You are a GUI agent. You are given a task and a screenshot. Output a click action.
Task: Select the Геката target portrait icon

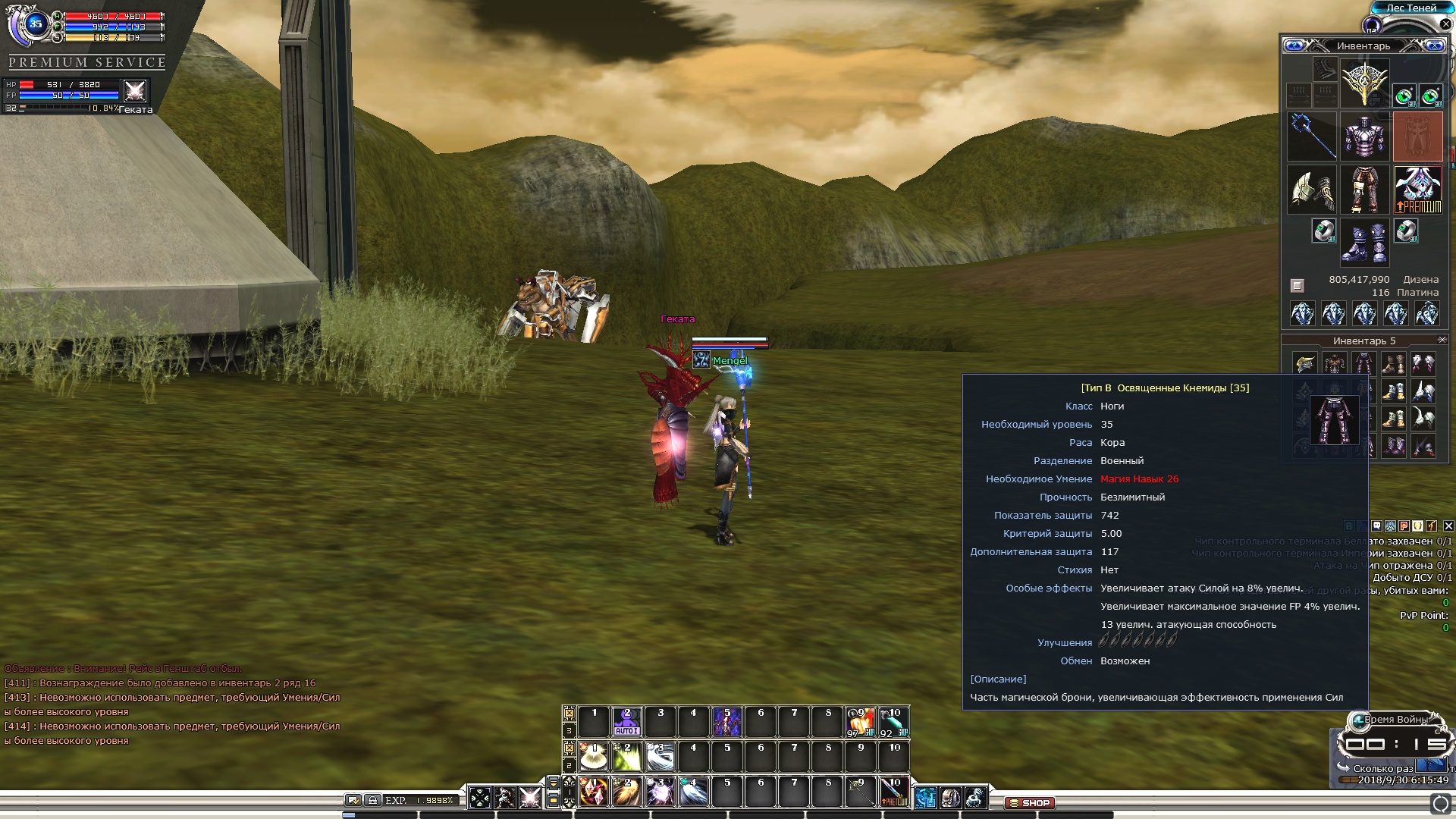(x=135, y=91)
